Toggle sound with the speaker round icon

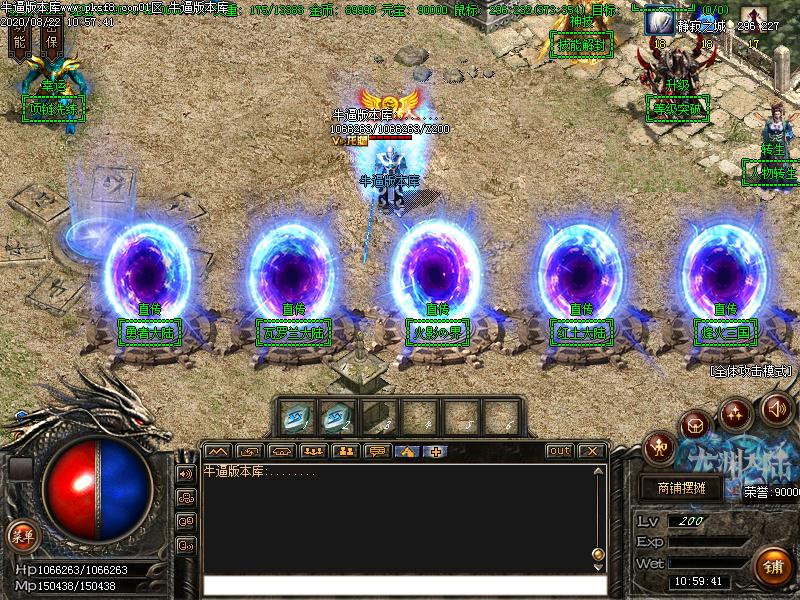pyautogui.click(x=776, y=407)
